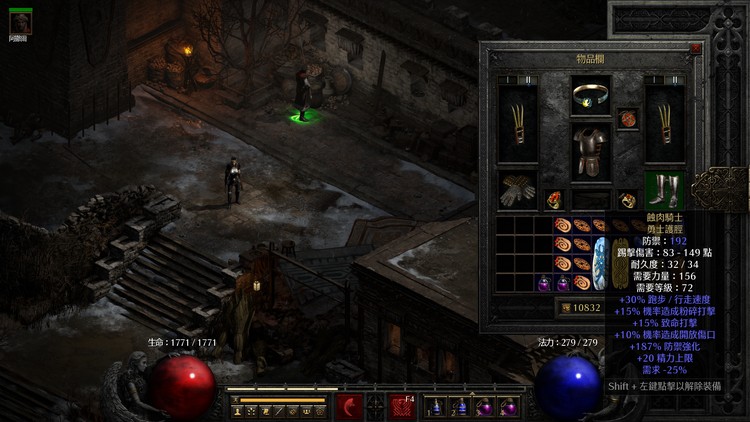Use the purple rejuvenation potion in belt slot 4

click(x=507, y=407)
